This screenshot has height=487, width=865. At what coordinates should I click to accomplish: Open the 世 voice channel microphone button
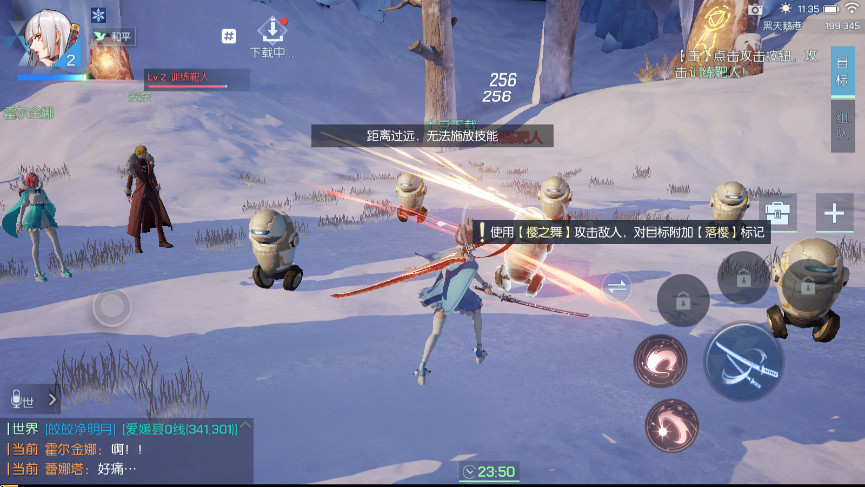tap(22, 400)
